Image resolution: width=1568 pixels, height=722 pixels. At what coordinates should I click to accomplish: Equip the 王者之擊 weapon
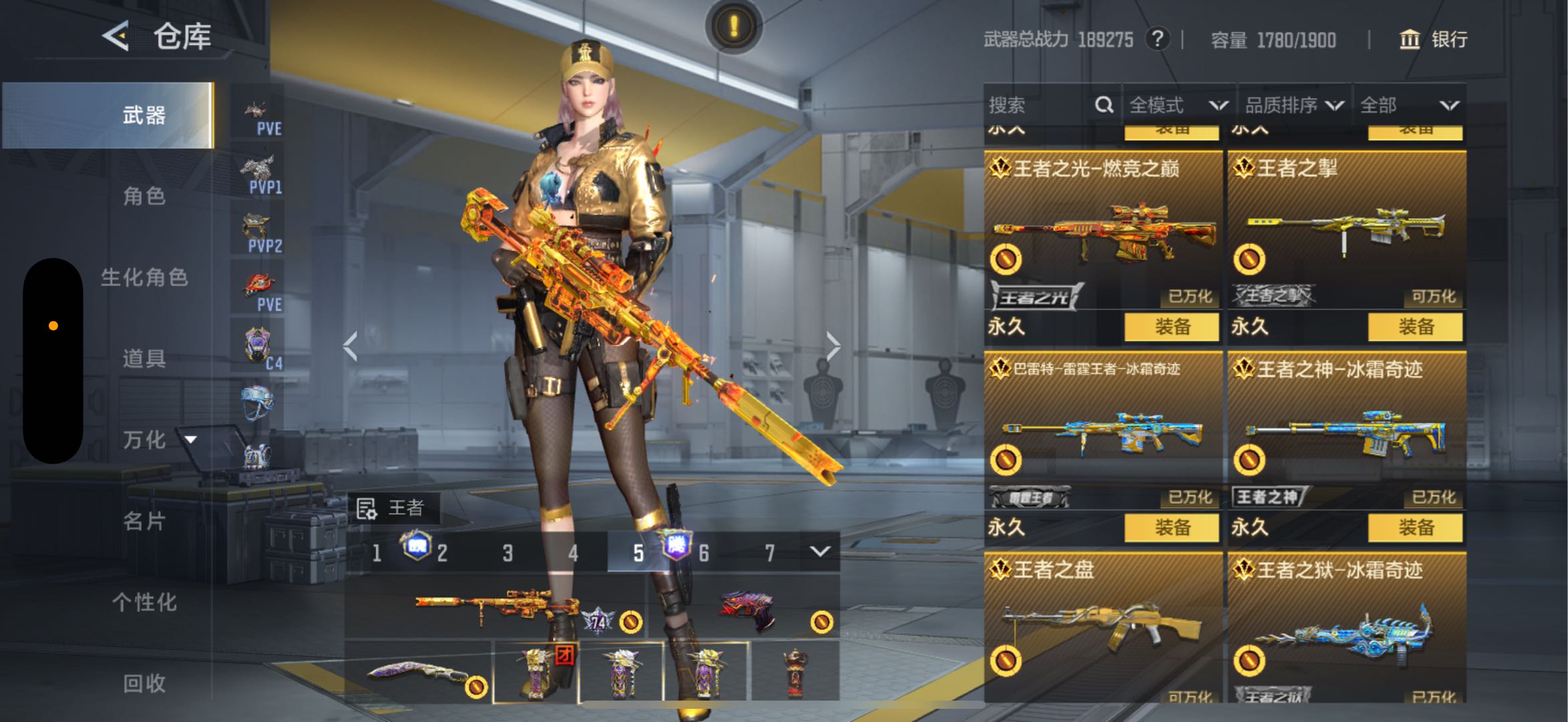1415,327
